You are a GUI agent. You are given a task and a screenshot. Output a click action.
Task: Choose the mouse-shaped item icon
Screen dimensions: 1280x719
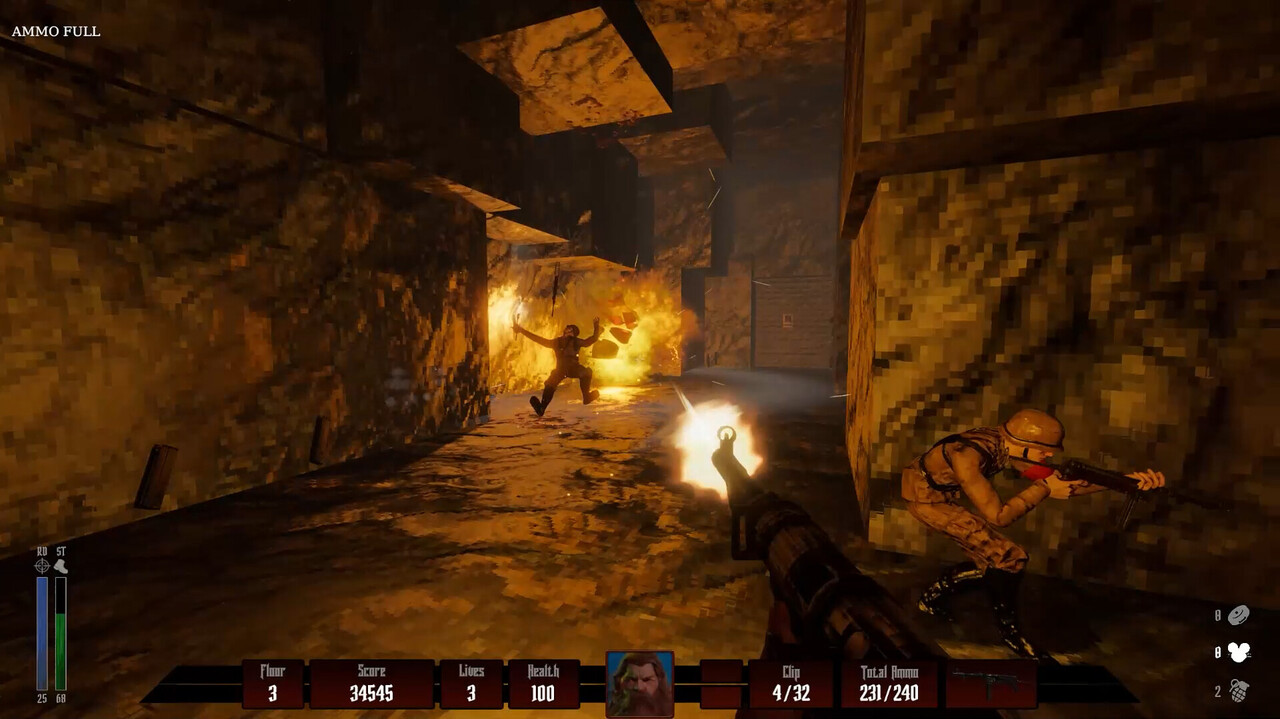pyautogui.click(x=1239, y=653)
